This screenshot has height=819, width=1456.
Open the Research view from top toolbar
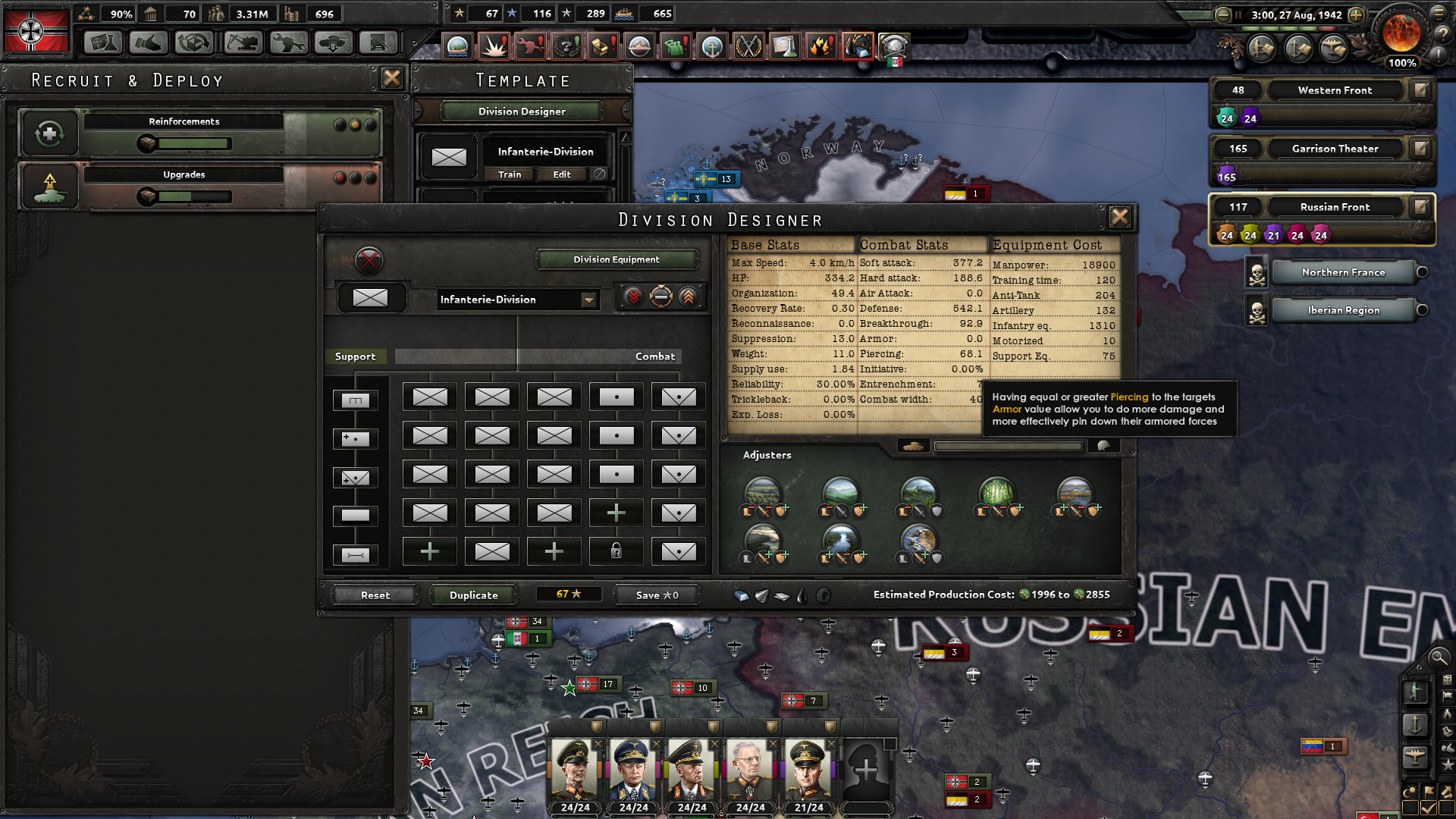tap(102, 43)
